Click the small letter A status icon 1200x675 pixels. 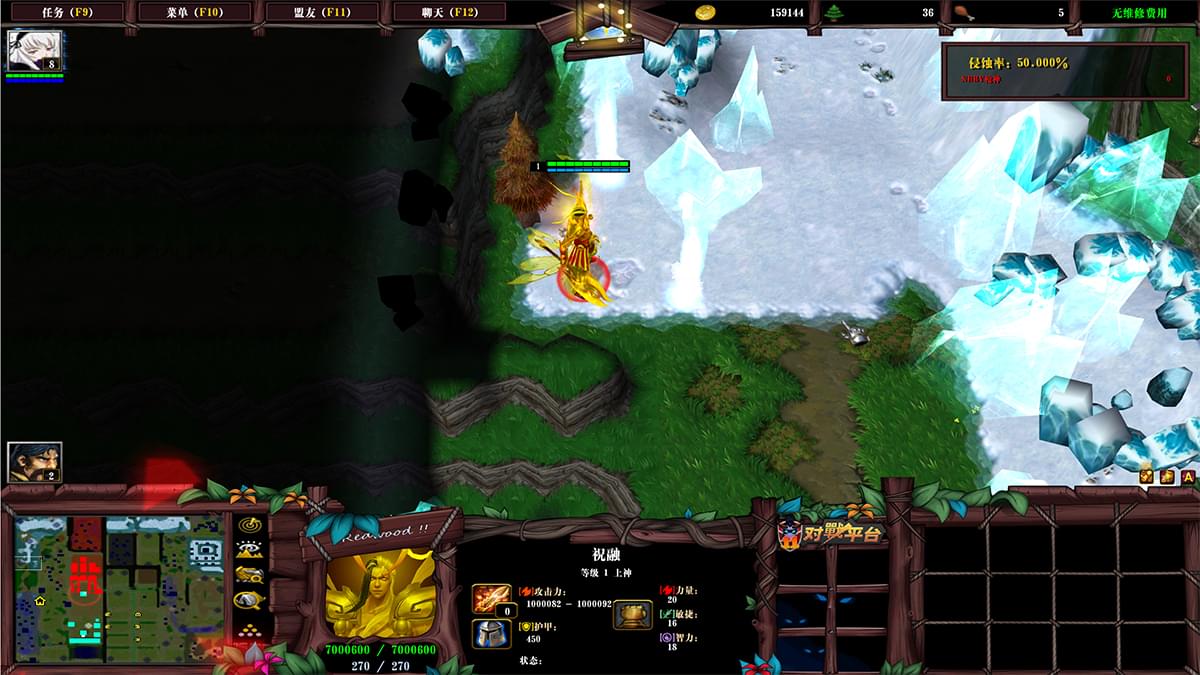point(1187,477)
